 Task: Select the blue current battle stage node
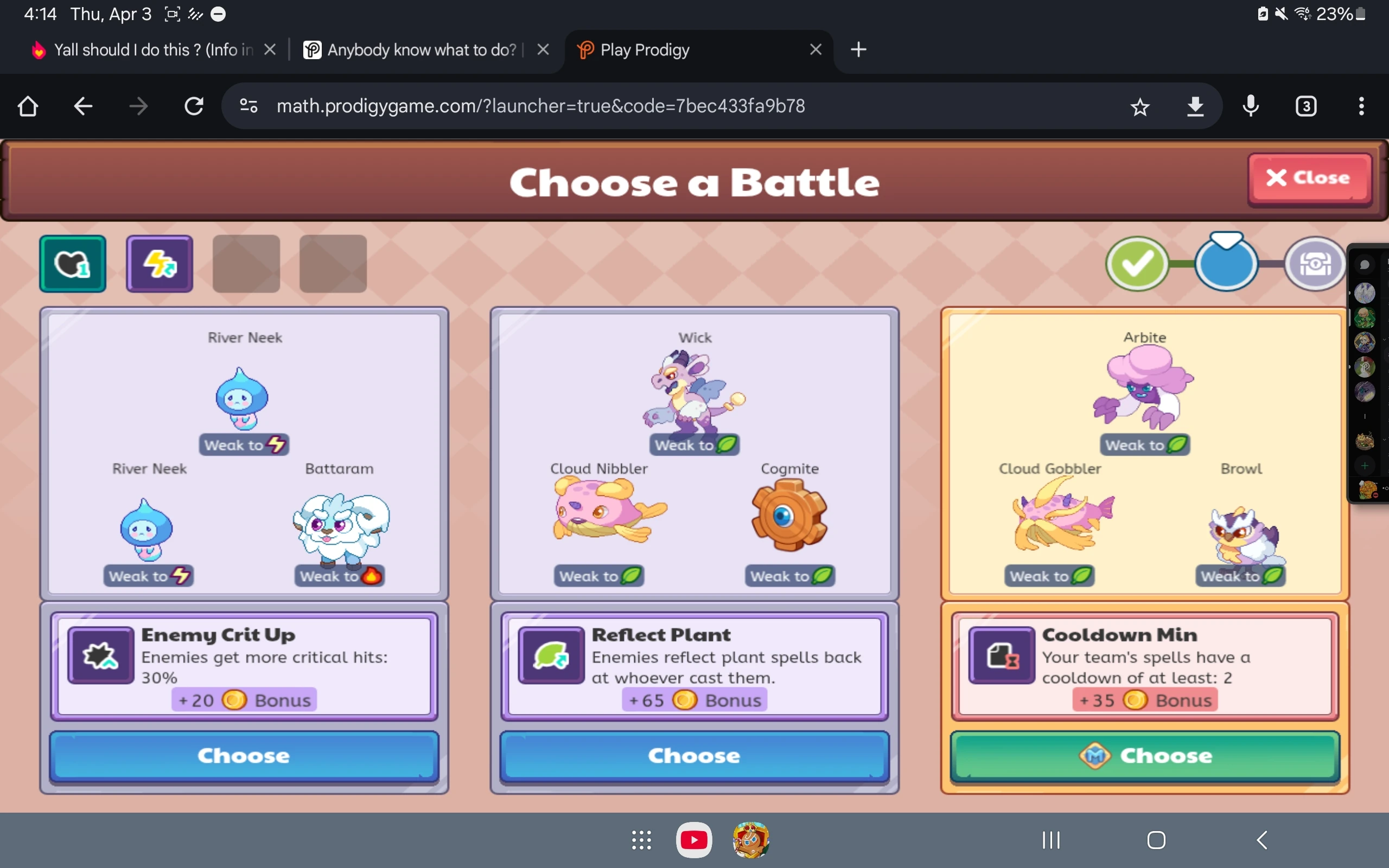click(x=1226, y=264)
